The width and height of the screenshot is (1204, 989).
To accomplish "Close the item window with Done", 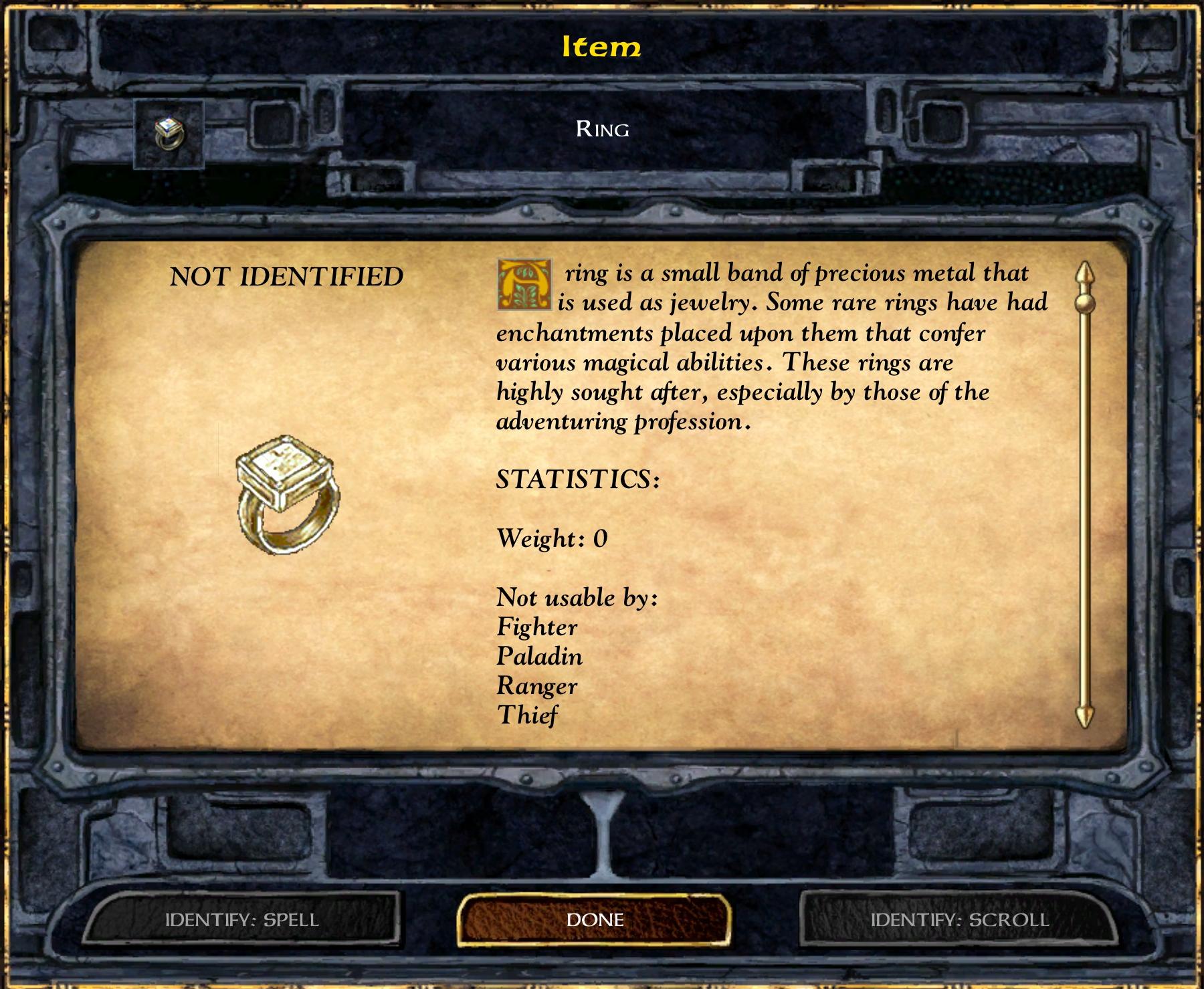I will pyautogui.click(x=595, y=919).
